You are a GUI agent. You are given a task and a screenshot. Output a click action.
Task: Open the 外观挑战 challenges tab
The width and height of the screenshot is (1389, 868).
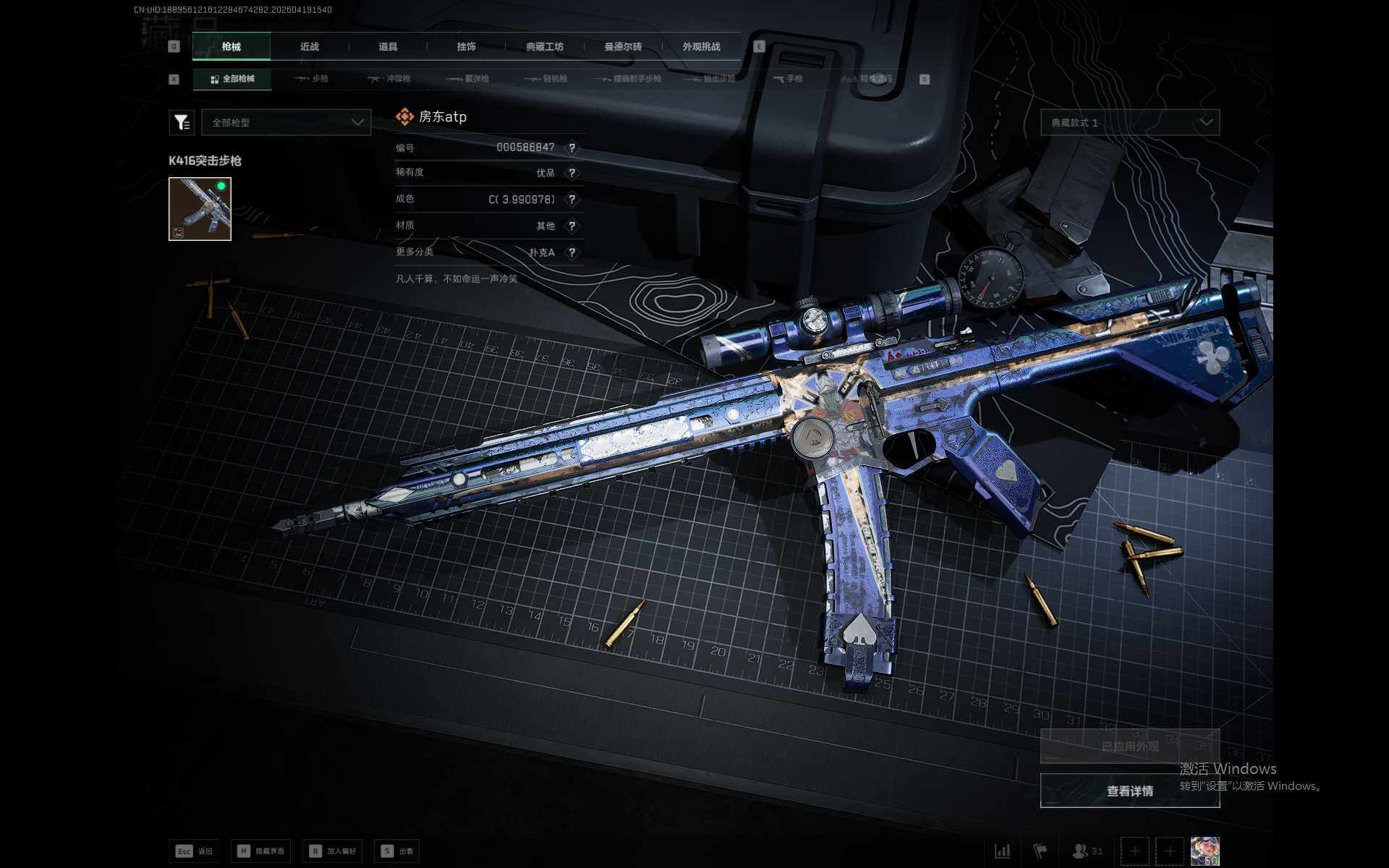[x=701, y=46]
